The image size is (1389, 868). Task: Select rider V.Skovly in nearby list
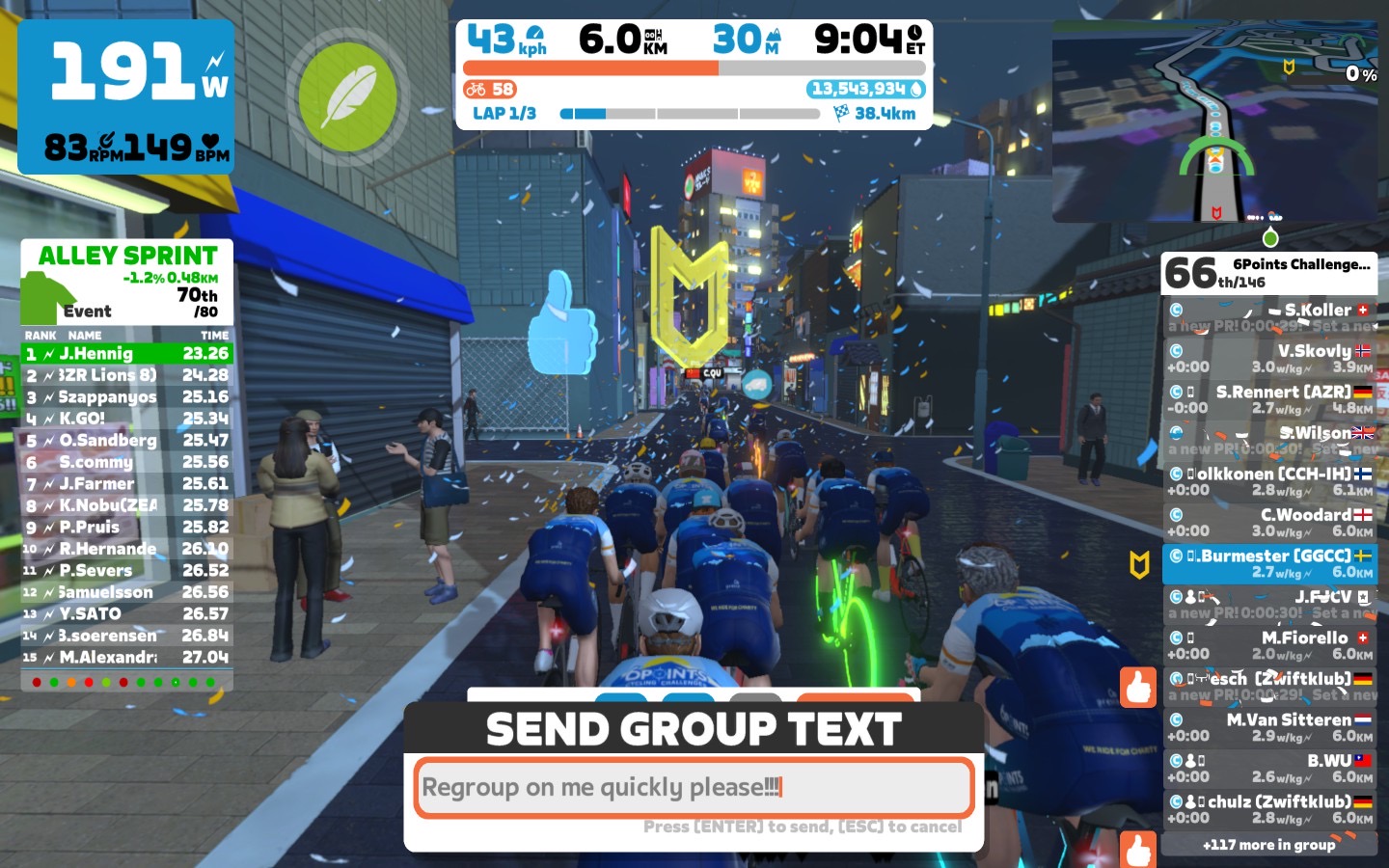point(1269,359)
